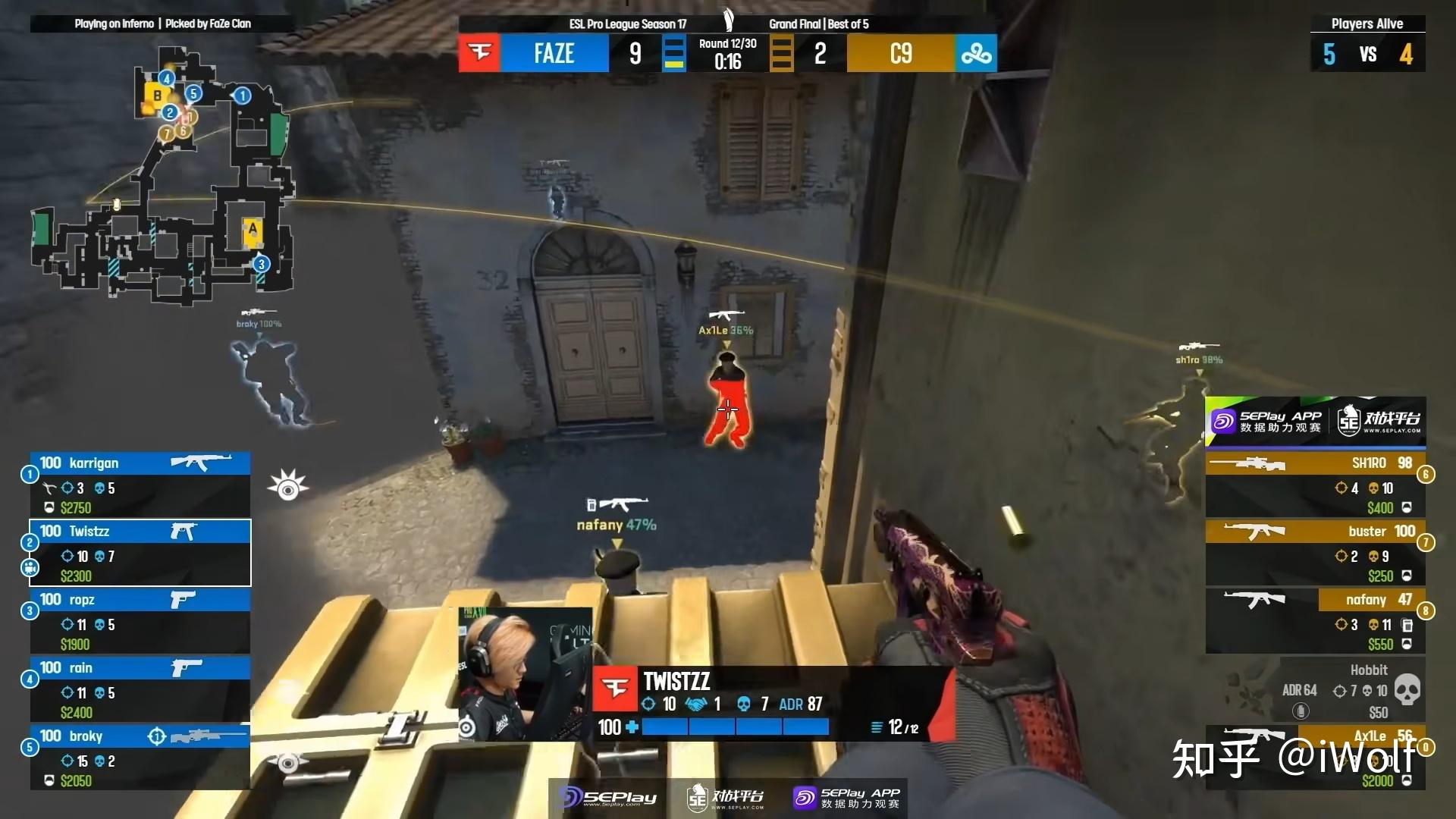Click the FaZe Clan logo in the scoreboard

coord(479,53)
